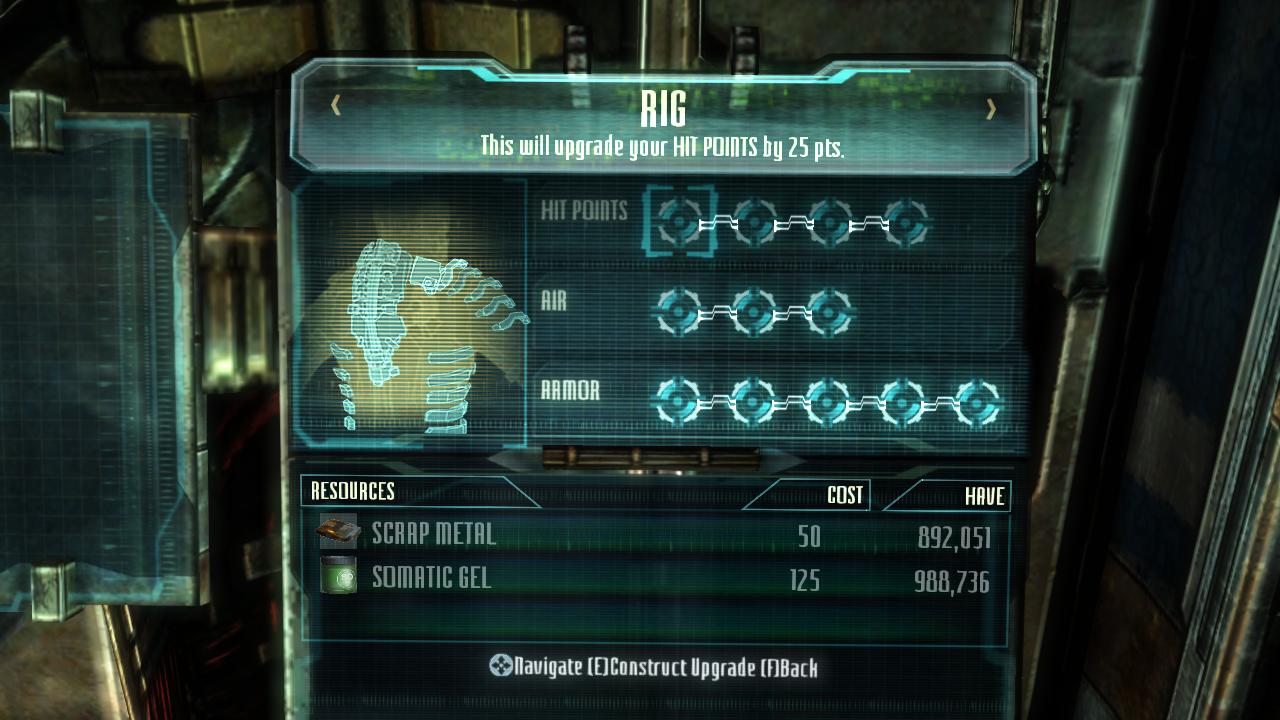This screenshot has height=720, width=1280.
Task: Go to the previous upgrade category arrow
Action: coord(336,106)
